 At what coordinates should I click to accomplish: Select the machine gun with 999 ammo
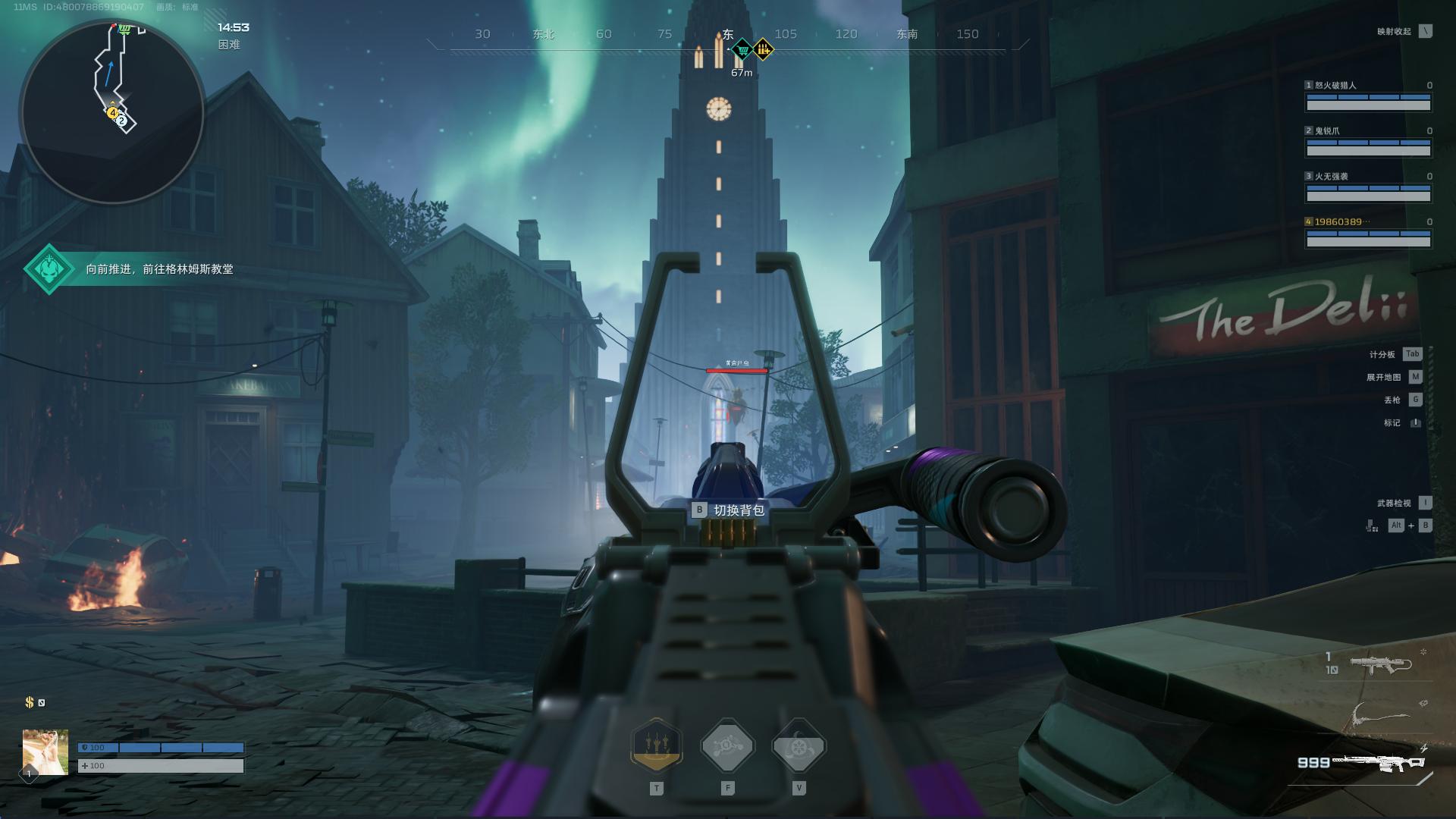[x=1380, y=762]
